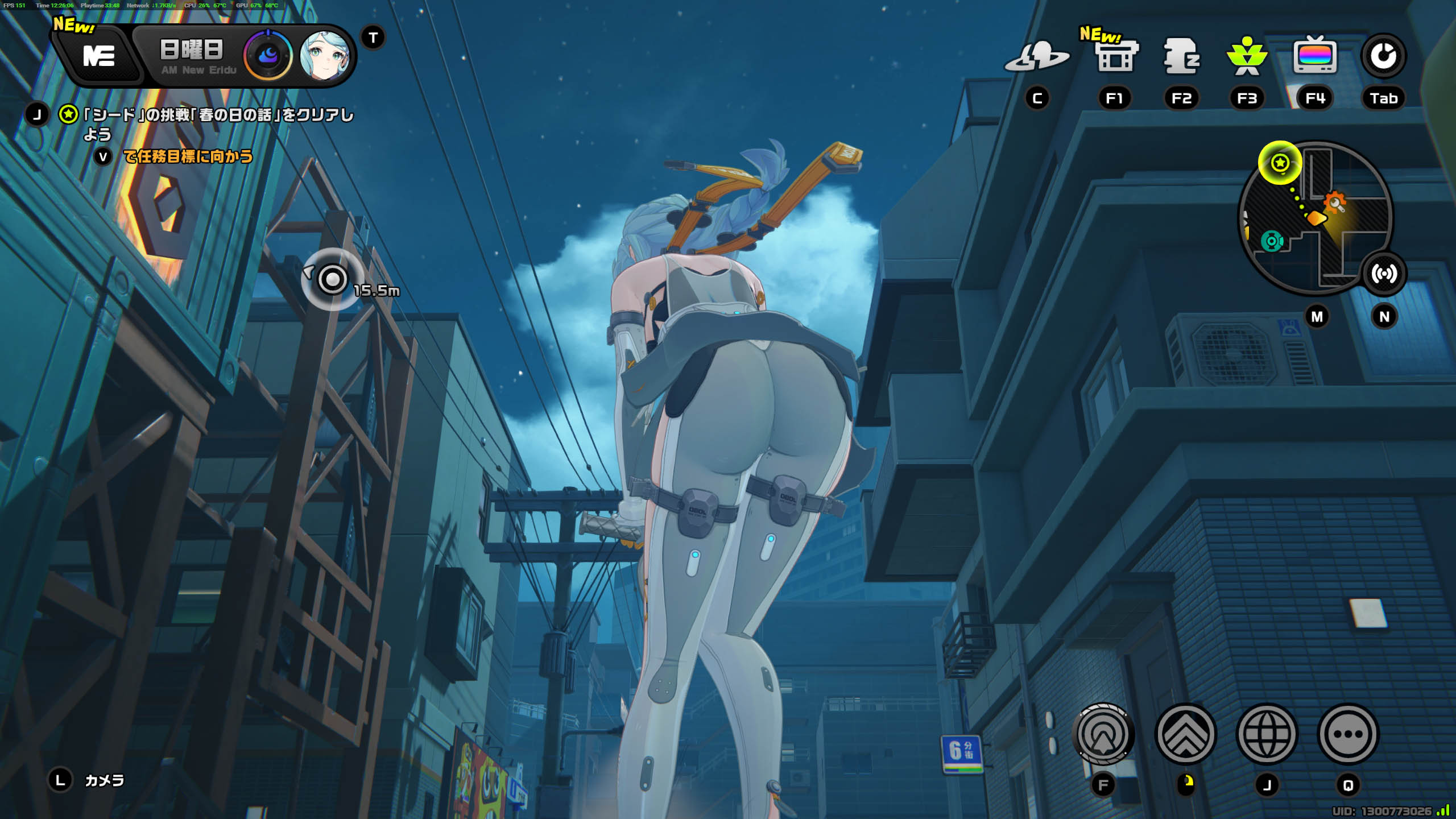Click the circular power-style icon above Tab
This screenshot has width=1456, height=819.
click(x=1383, y=56)
